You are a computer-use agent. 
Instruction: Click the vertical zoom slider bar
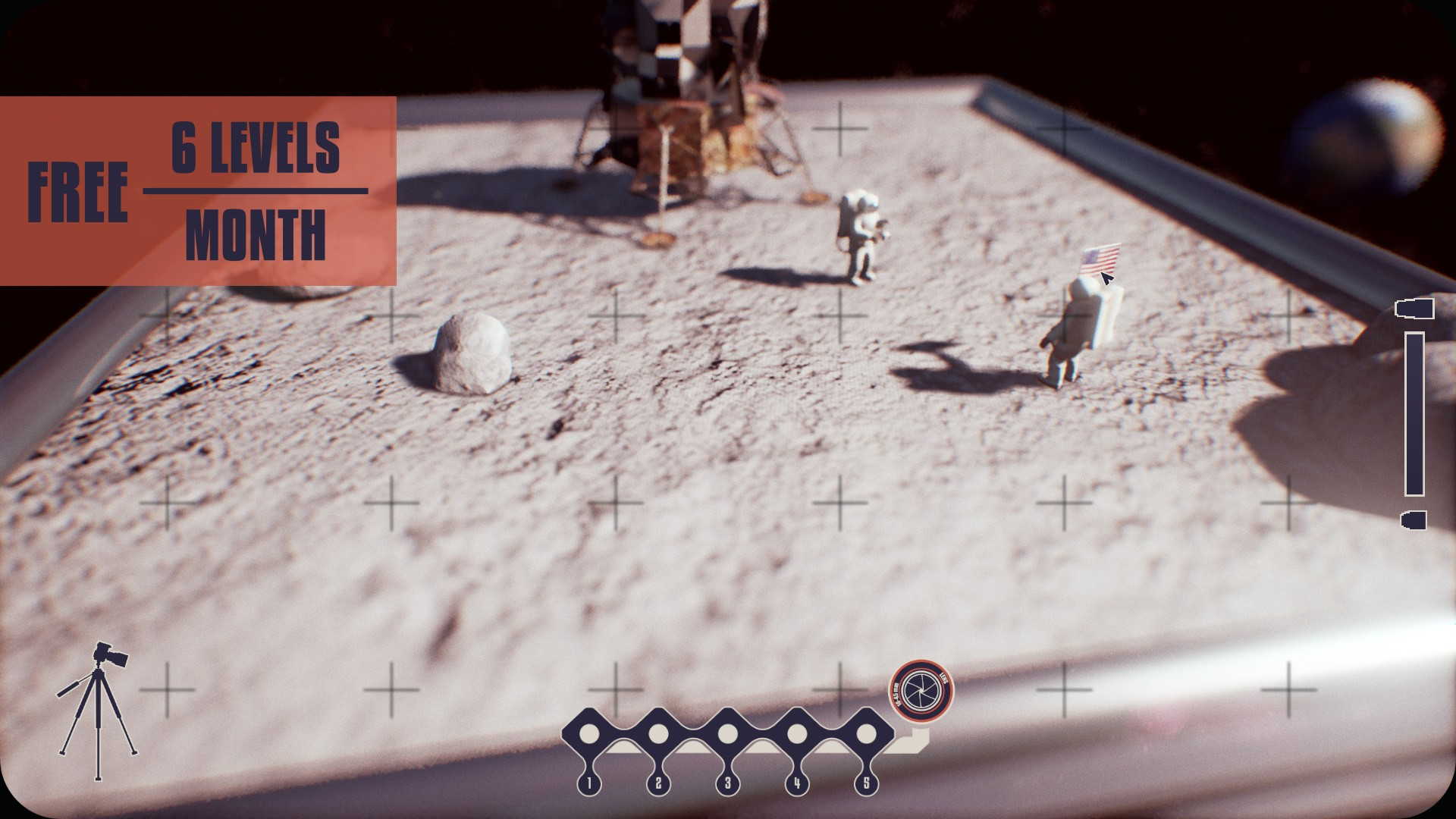1414,413
